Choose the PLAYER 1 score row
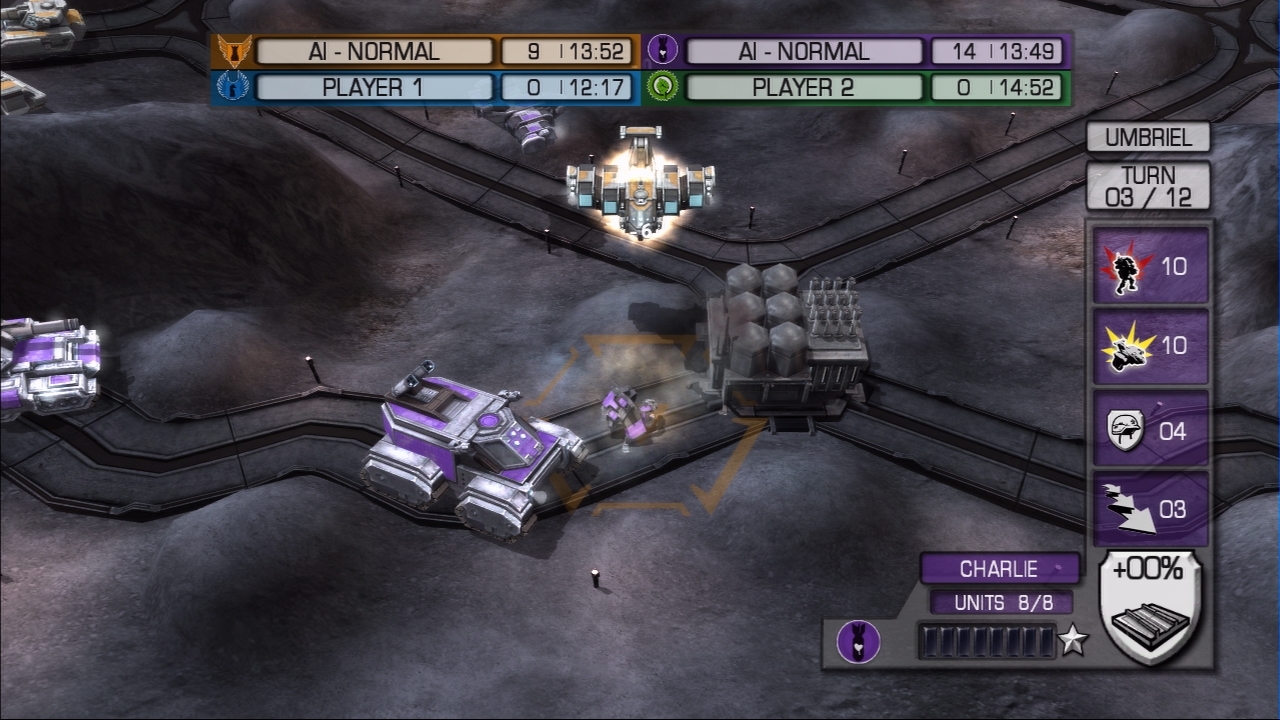Viewport: 1280px width, 720px height. pyautogui.click(x=374, y=88)
